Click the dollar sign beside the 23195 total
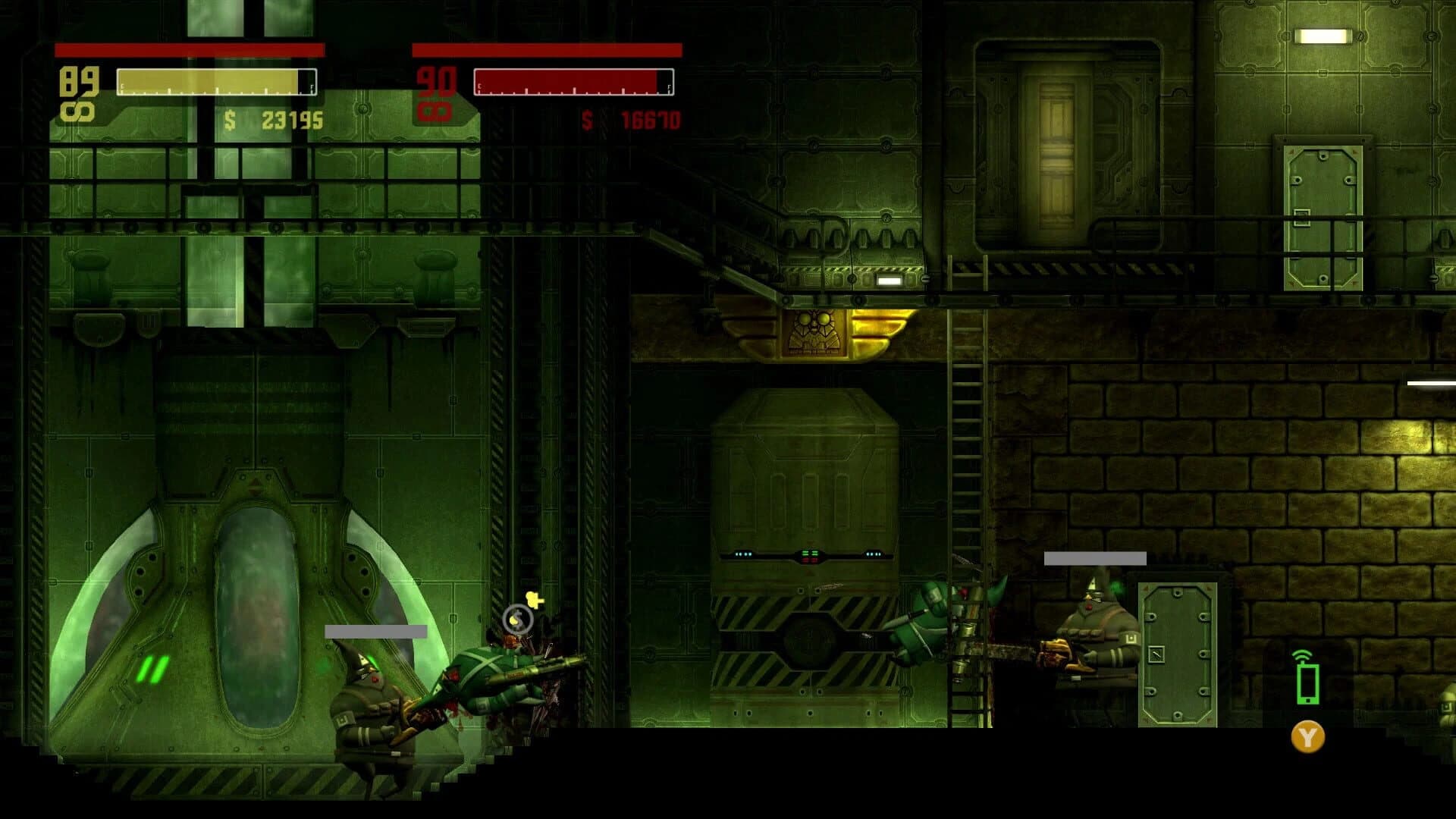 tap(230, 120)
